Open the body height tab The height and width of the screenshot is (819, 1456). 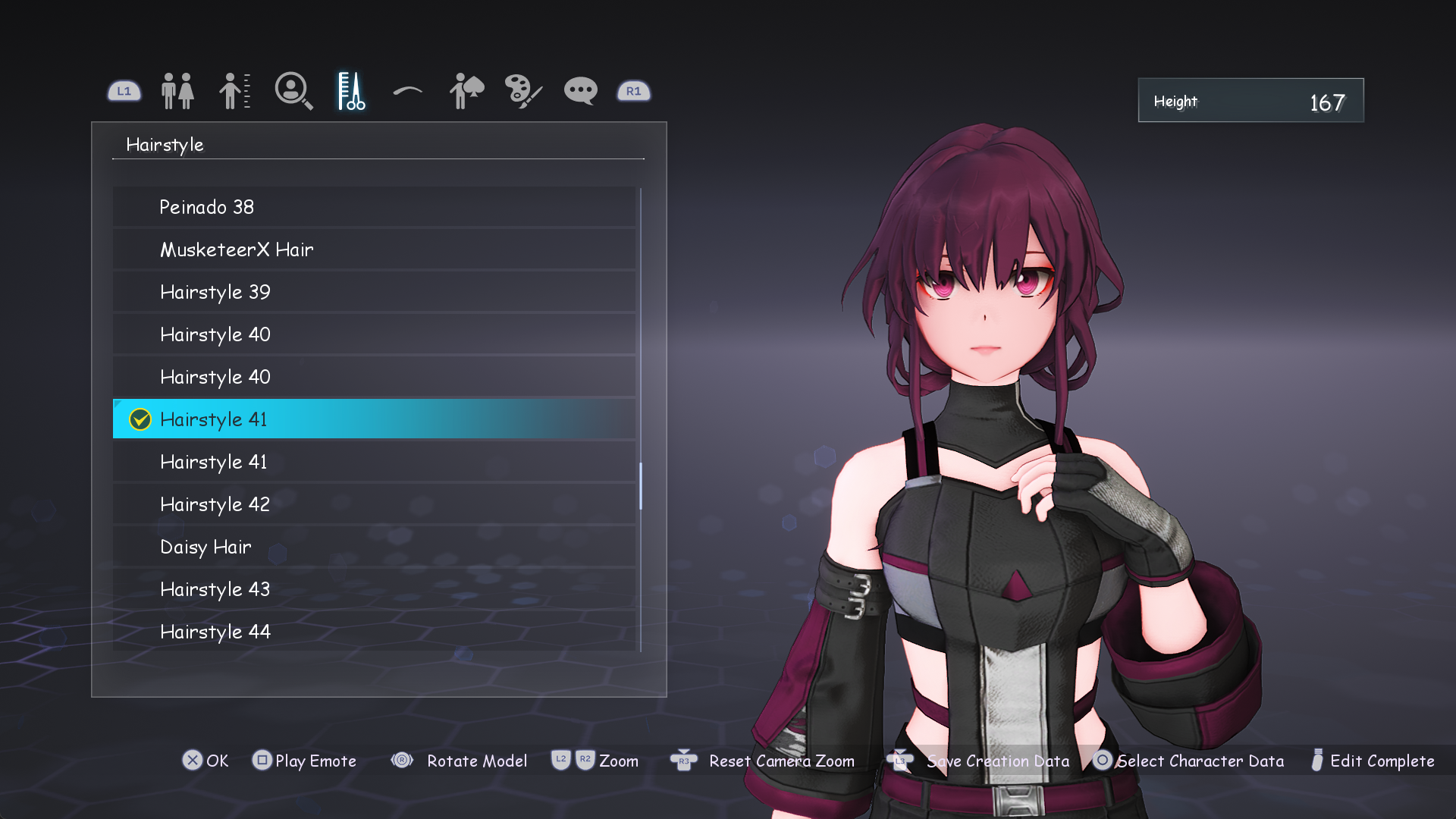click(234, 91)
